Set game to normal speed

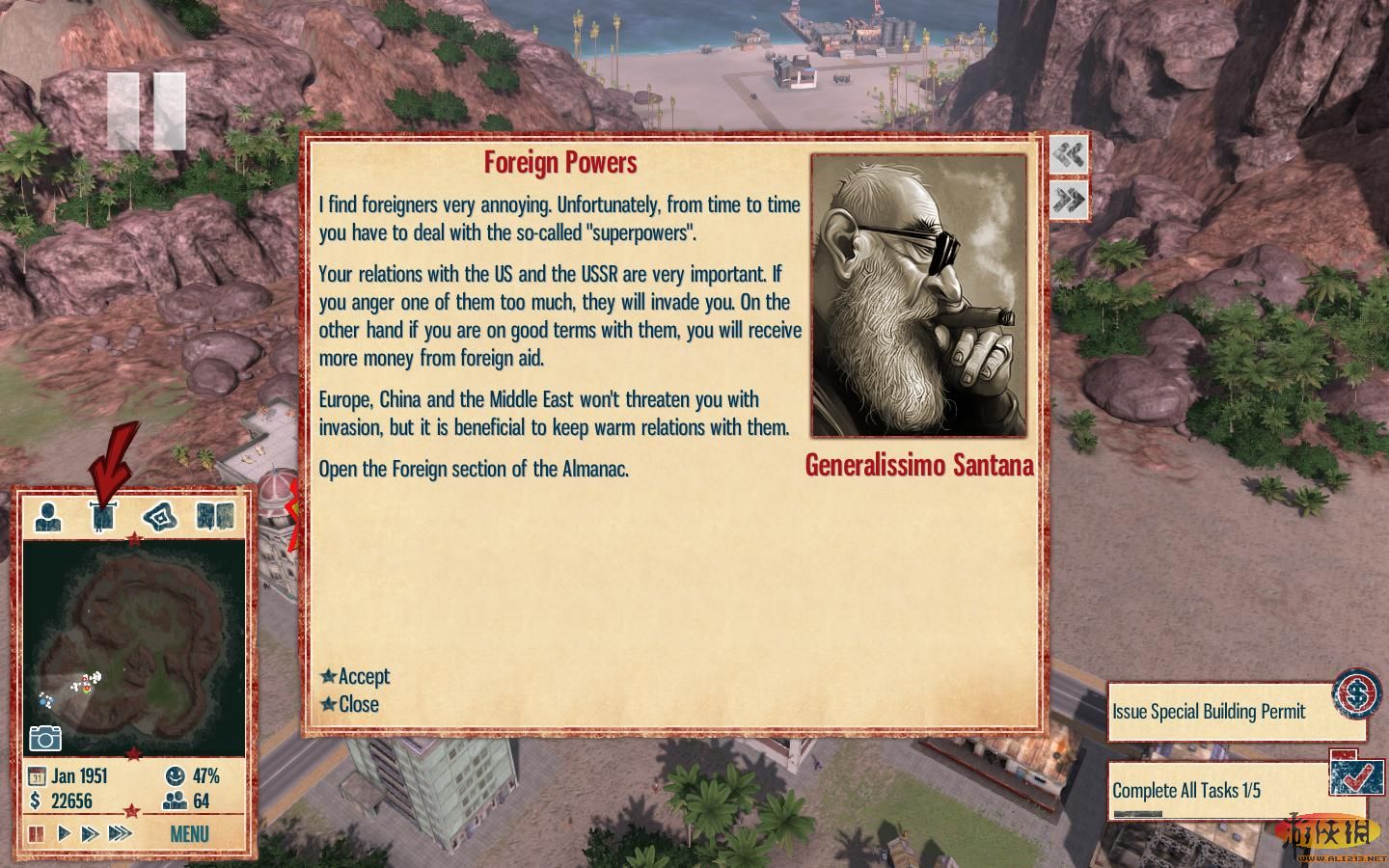(64, 833)
